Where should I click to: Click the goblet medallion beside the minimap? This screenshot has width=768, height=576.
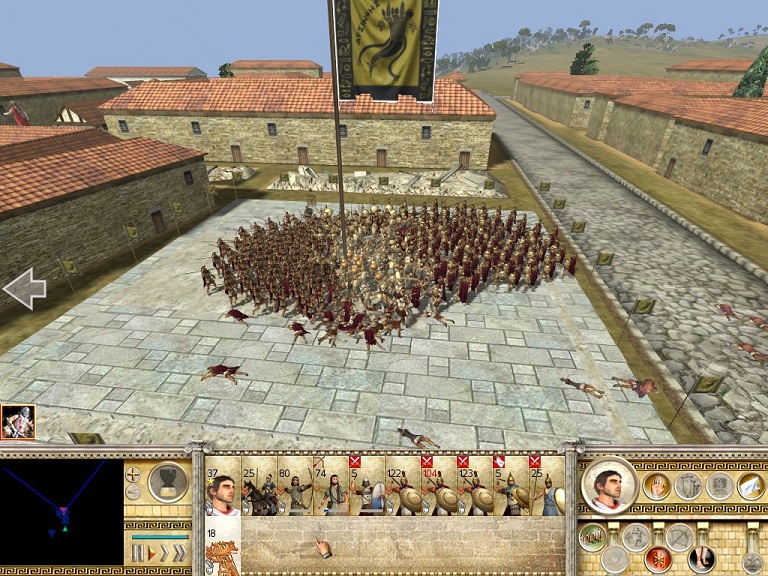[167, 482]
